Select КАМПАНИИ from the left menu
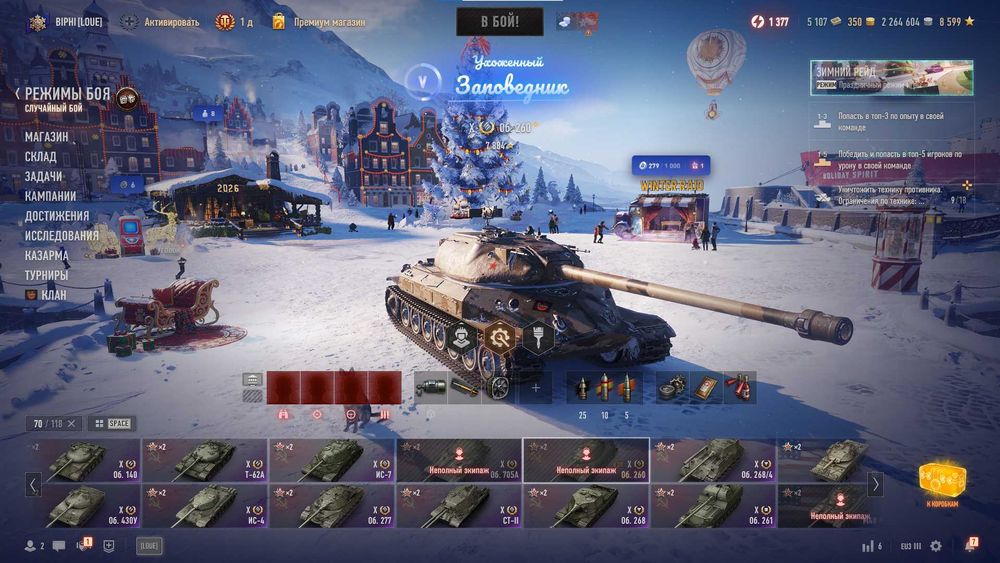Image resolution: width=1000 pixels, height=563 pixels. (50, 196)
